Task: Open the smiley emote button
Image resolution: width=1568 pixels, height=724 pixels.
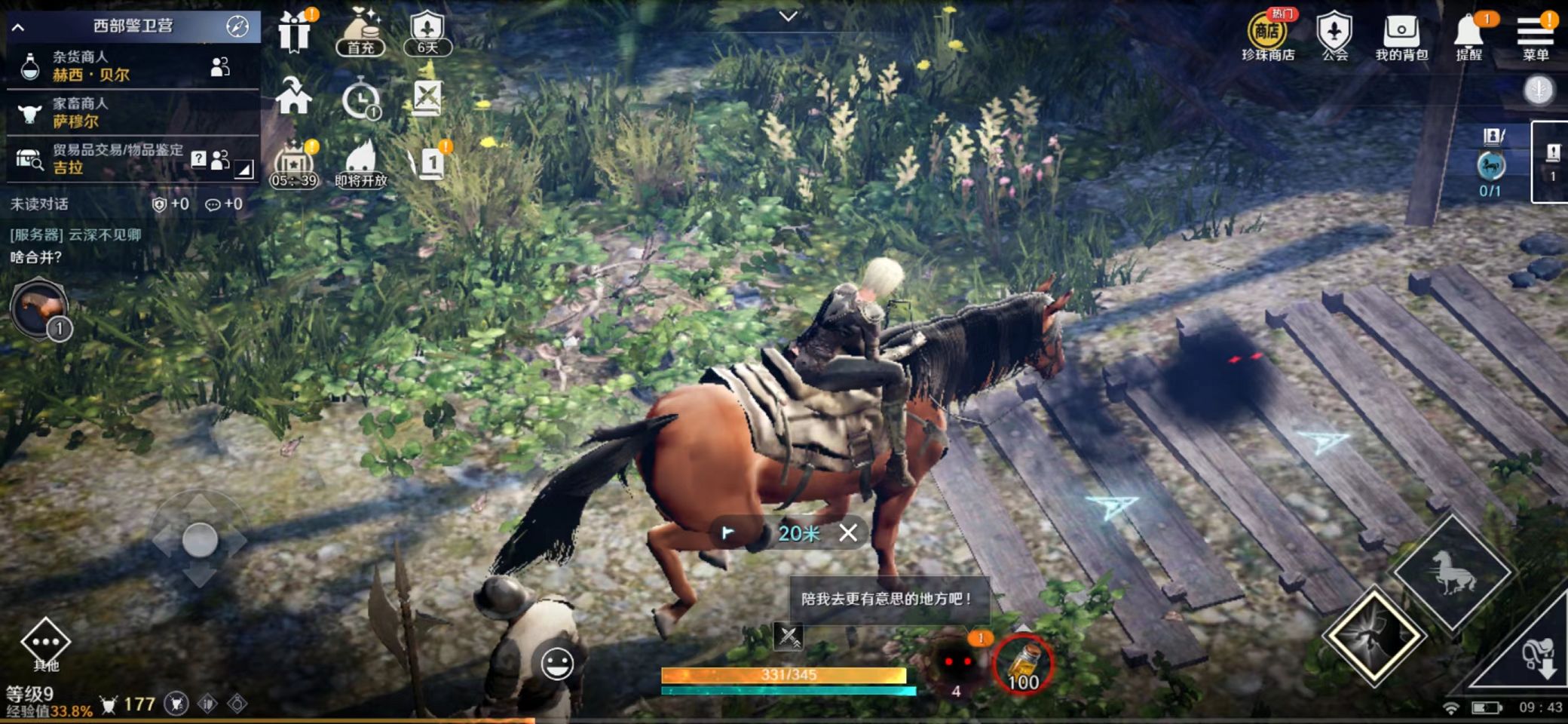Action: tap(557, 664)
